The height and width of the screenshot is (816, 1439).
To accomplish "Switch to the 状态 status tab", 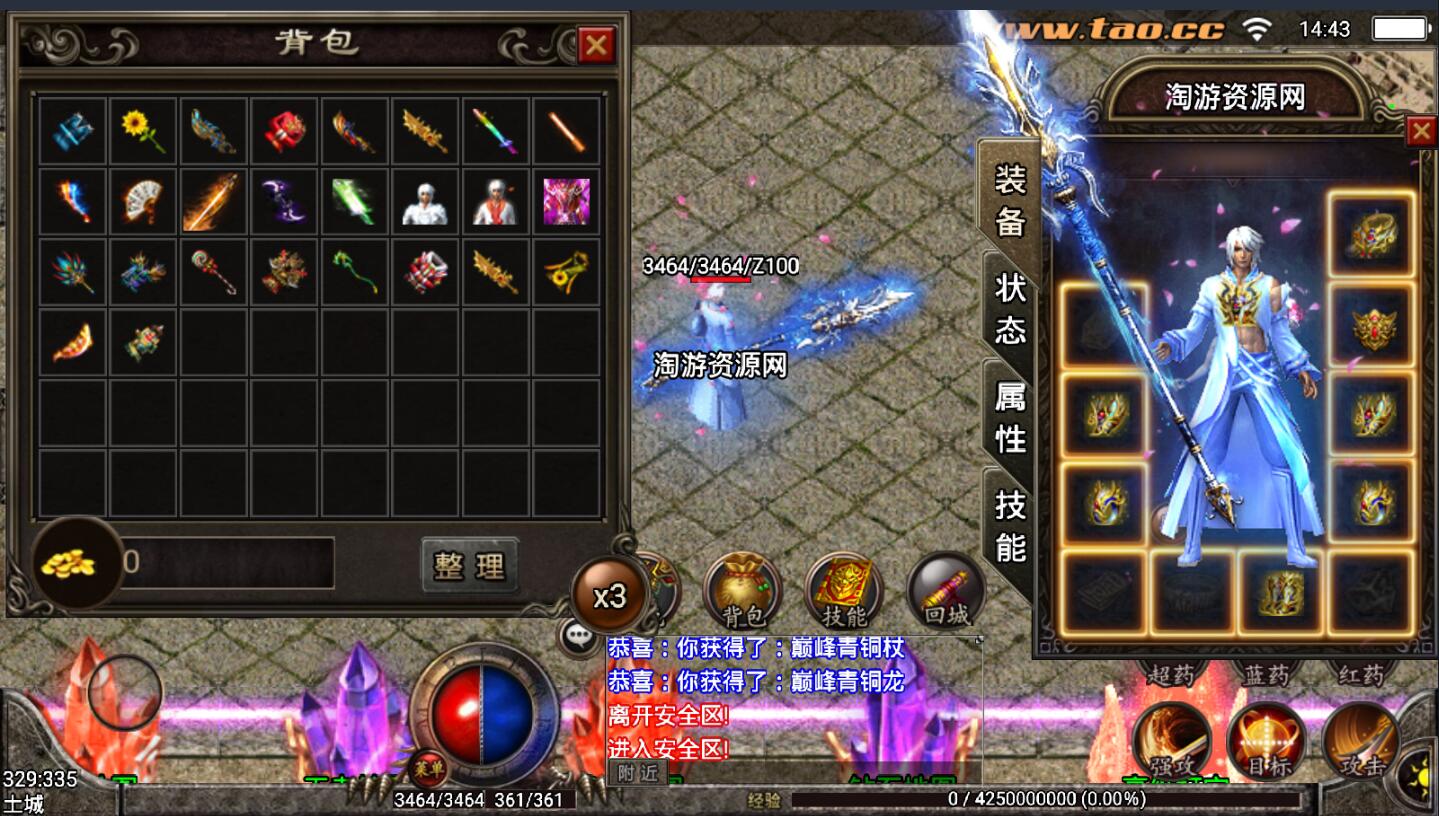I will [1010, 308].
